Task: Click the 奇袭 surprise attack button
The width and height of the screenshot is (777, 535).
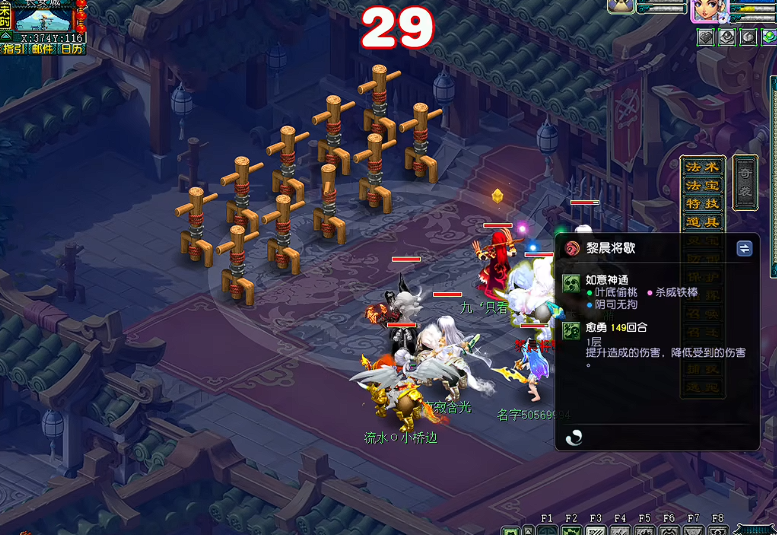Action: tap(745, 183)
